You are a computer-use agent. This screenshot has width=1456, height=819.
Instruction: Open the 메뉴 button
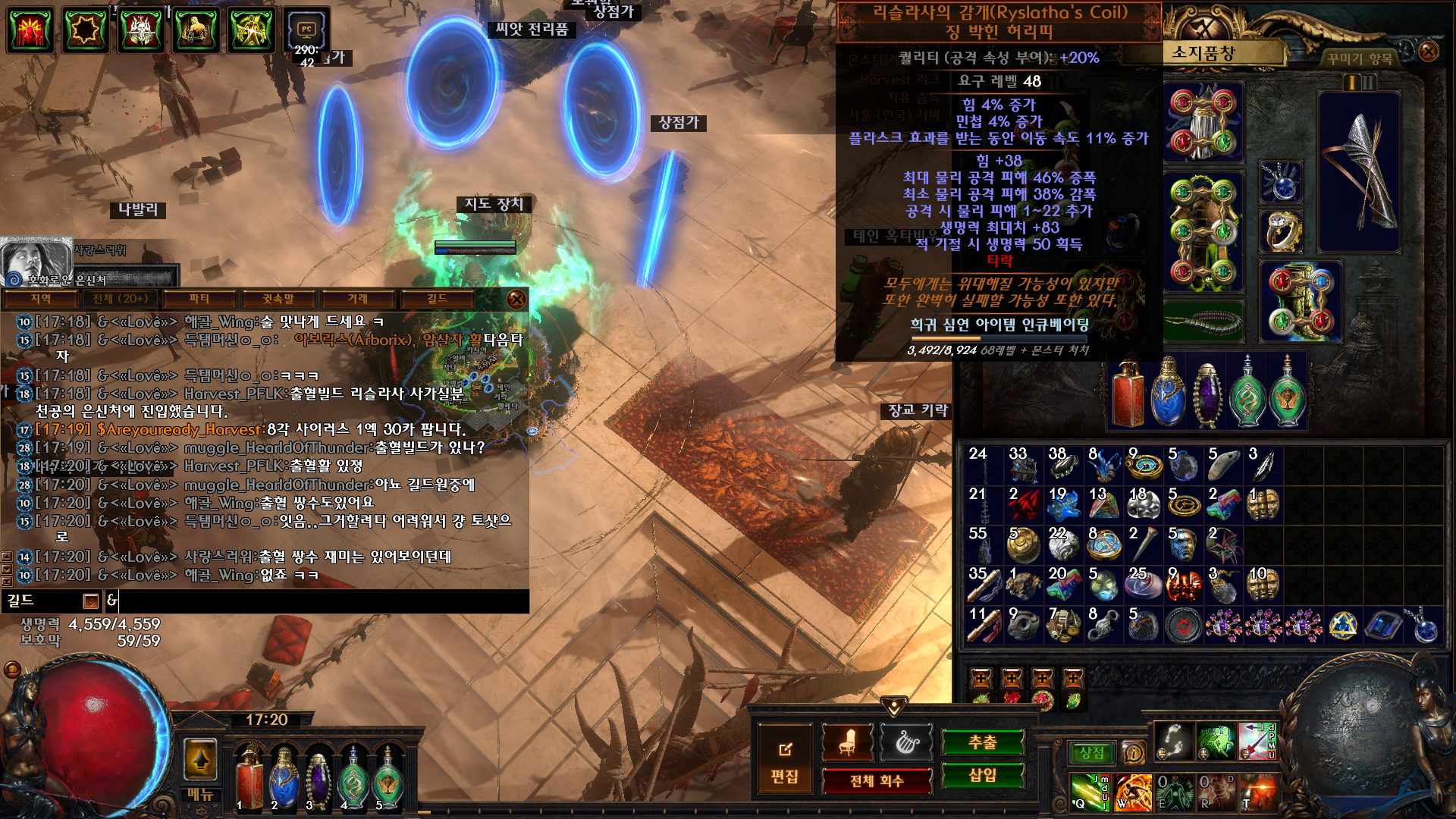pyautogui.click(x=200, y=794)
